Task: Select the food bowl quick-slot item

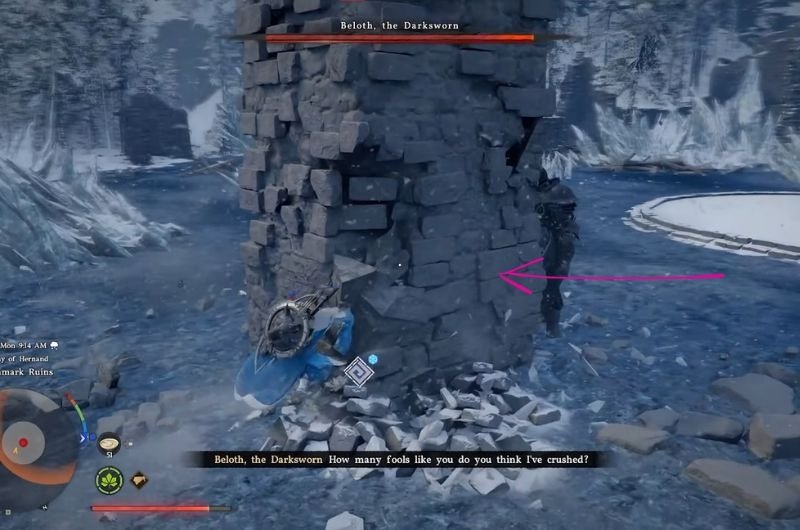Action: click(x=108, y=441)
